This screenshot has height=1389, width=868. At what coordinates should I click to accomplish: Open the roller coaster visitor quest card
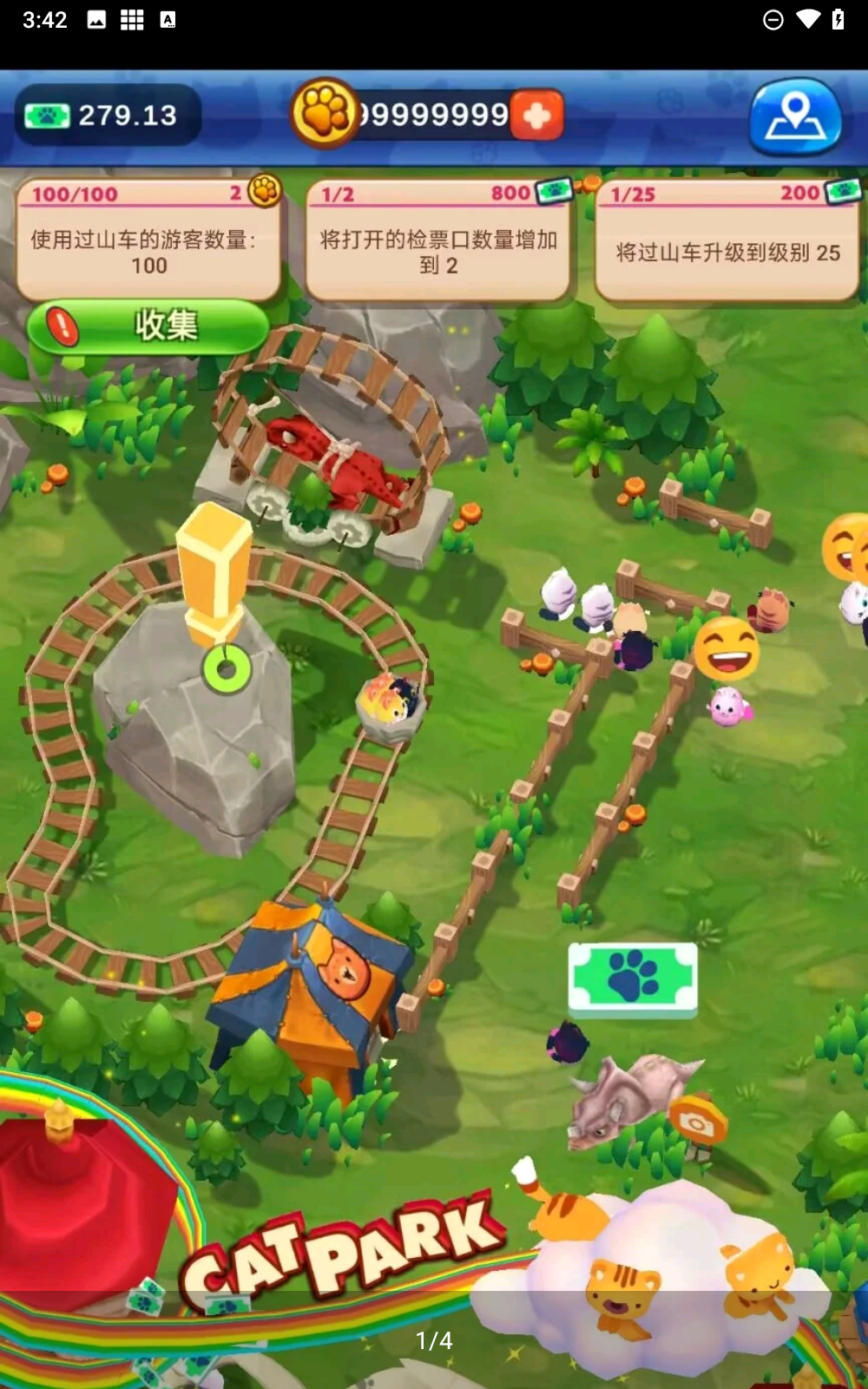[148, 240]
